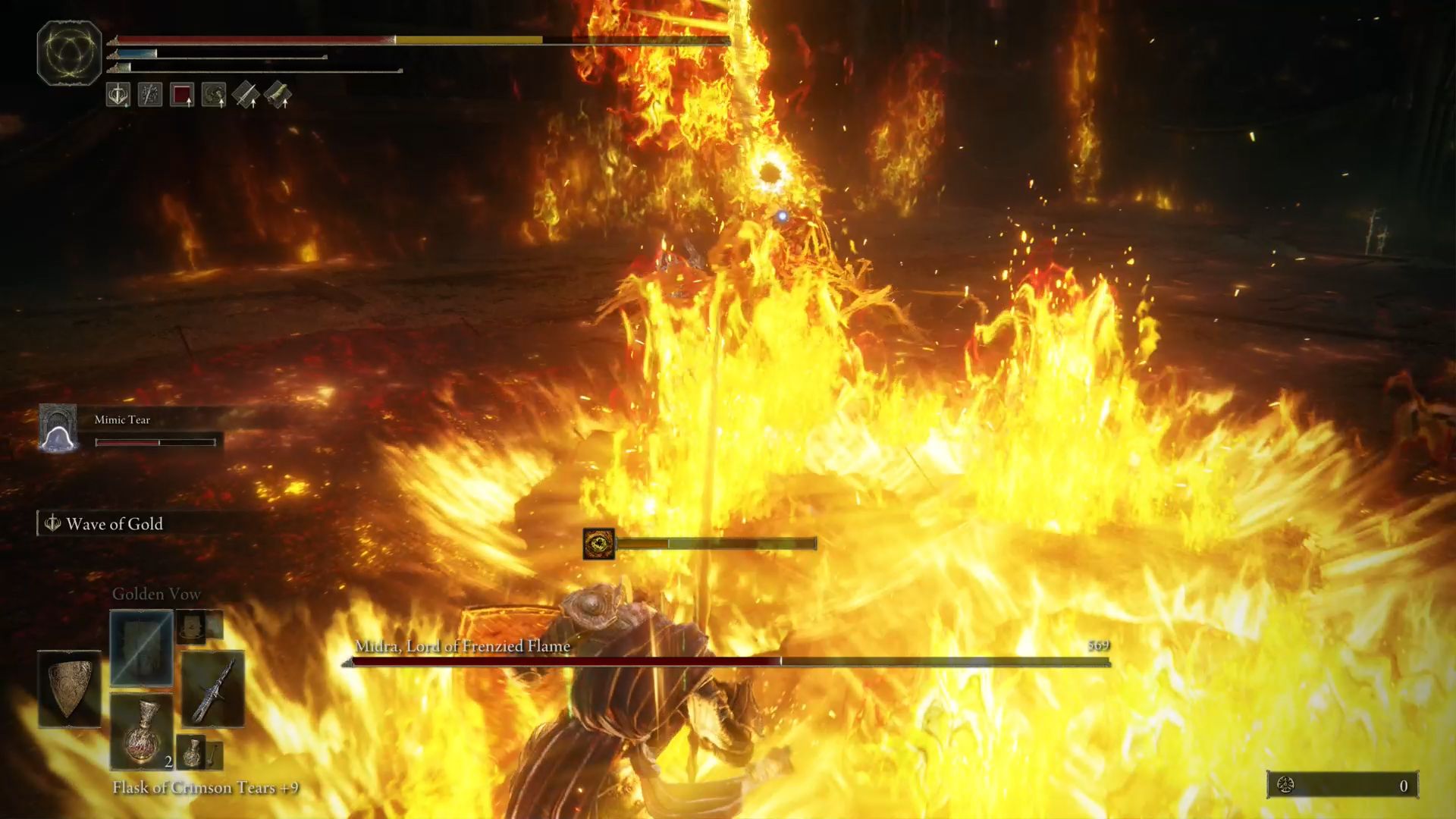Click the Mimic Tear health bar

pos(155,442)
